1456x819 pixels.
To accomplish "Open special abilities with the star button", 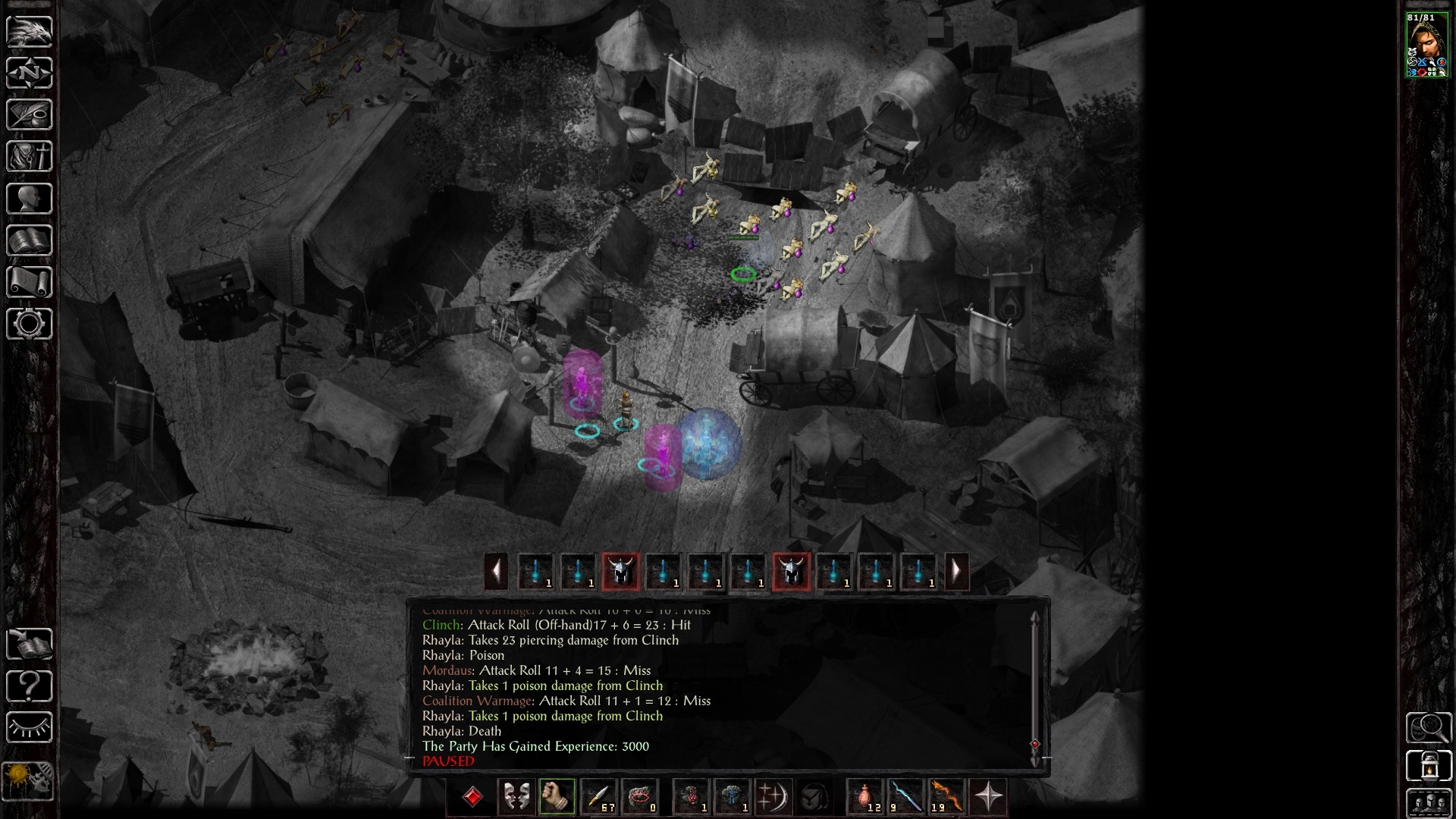I will pyautogui.click(x=989, y=797).
